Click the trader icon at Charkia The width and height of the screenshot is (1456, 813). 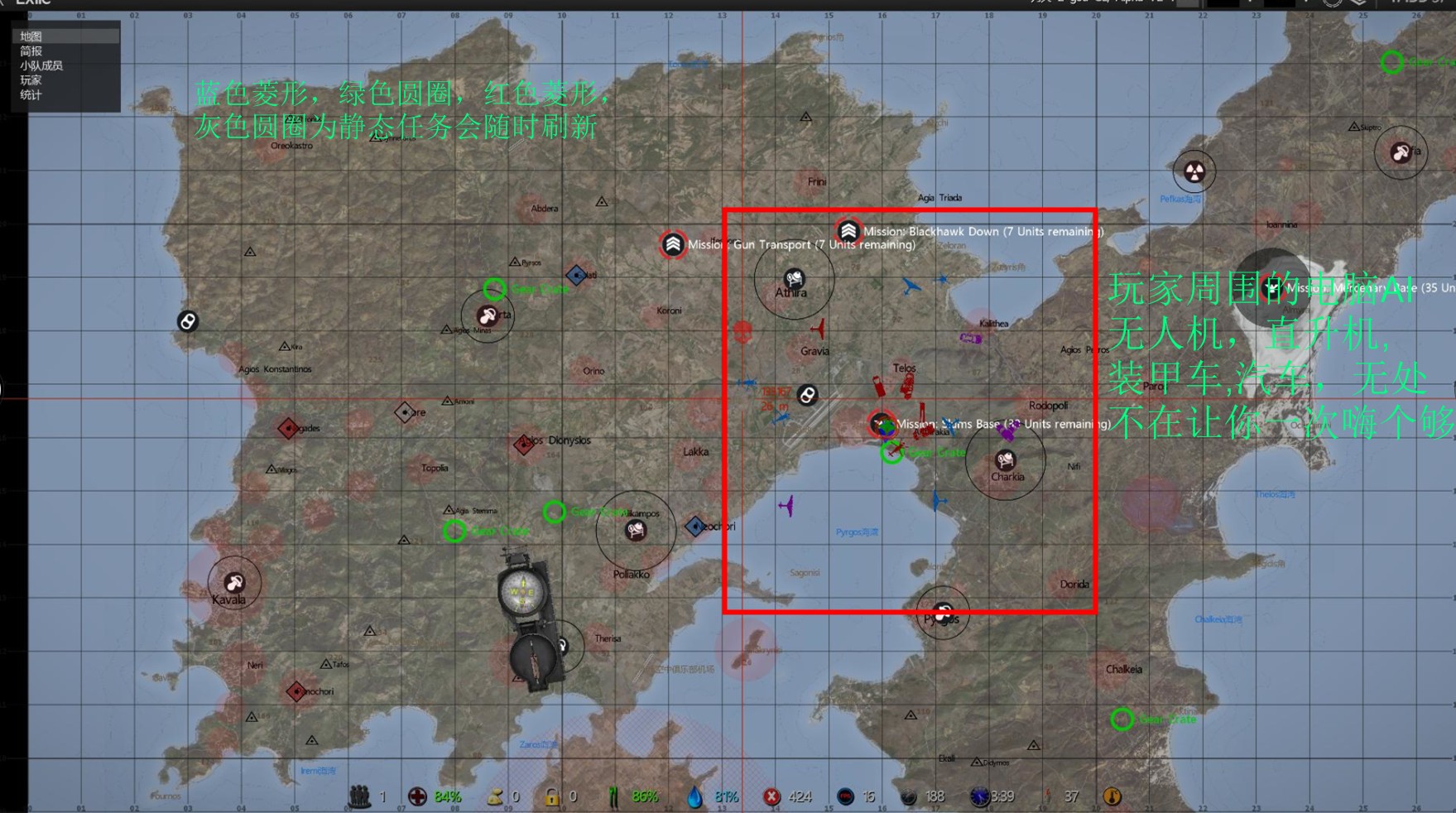pos(1005,460)
